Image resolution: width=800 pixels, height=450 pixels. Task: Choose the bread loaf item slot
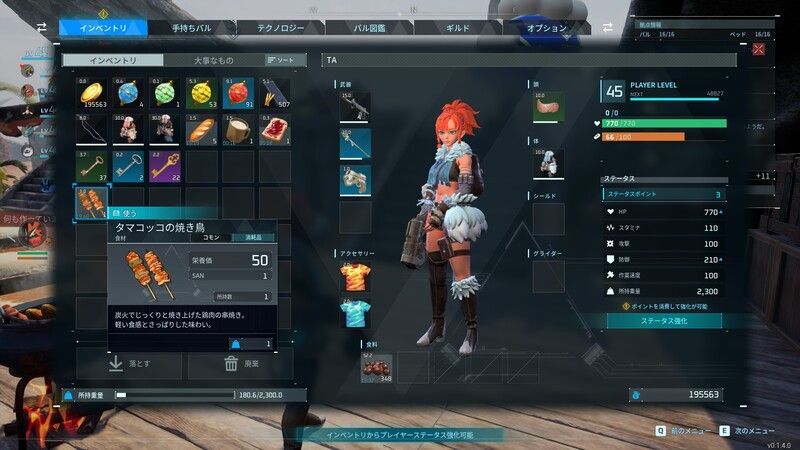pyautogui.click(x=202, y=130)
